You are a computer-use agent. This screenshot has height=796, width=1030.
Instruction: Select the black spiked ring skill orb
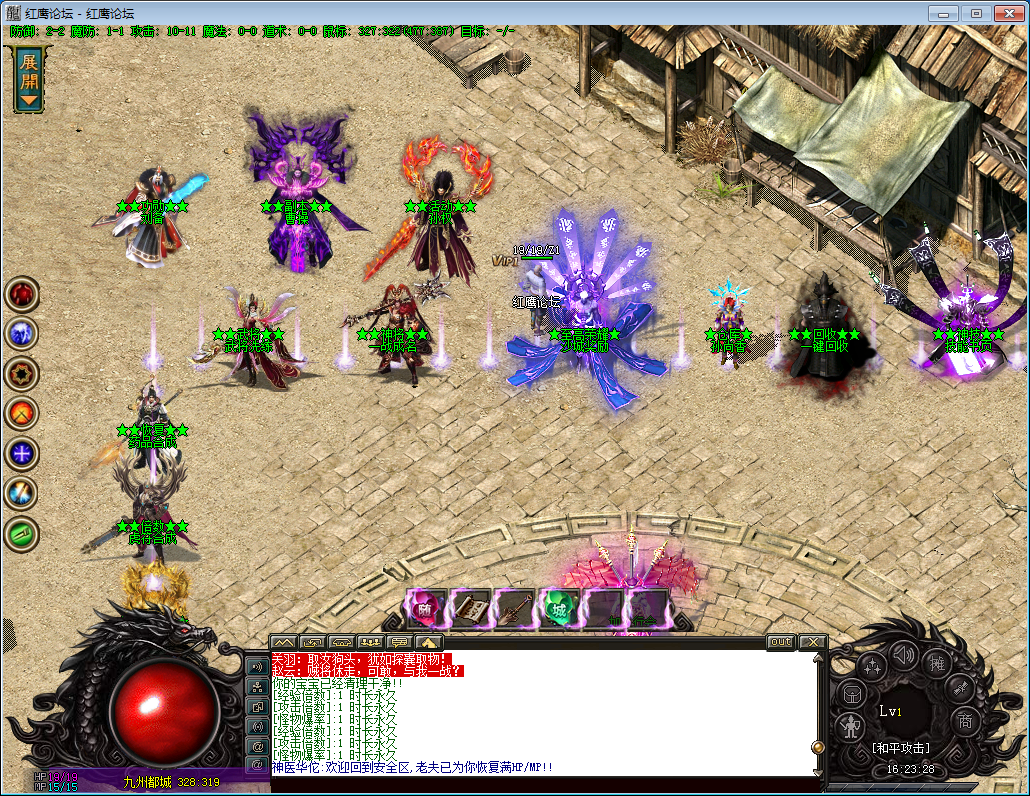click(21, 373)
